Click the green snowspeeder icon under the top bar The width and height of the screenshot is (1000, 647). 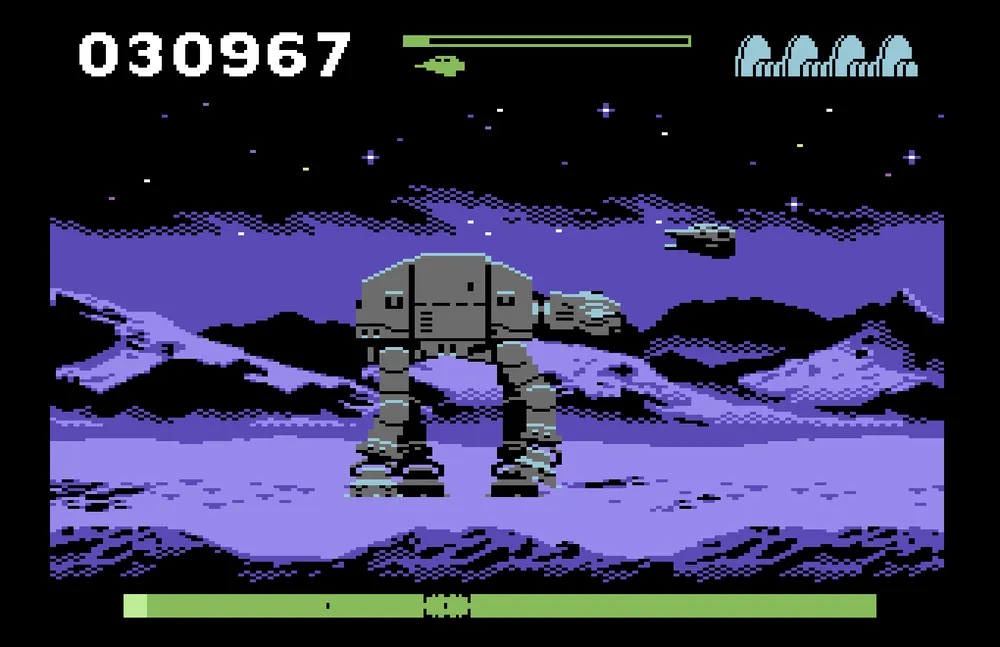pos(441,66)
